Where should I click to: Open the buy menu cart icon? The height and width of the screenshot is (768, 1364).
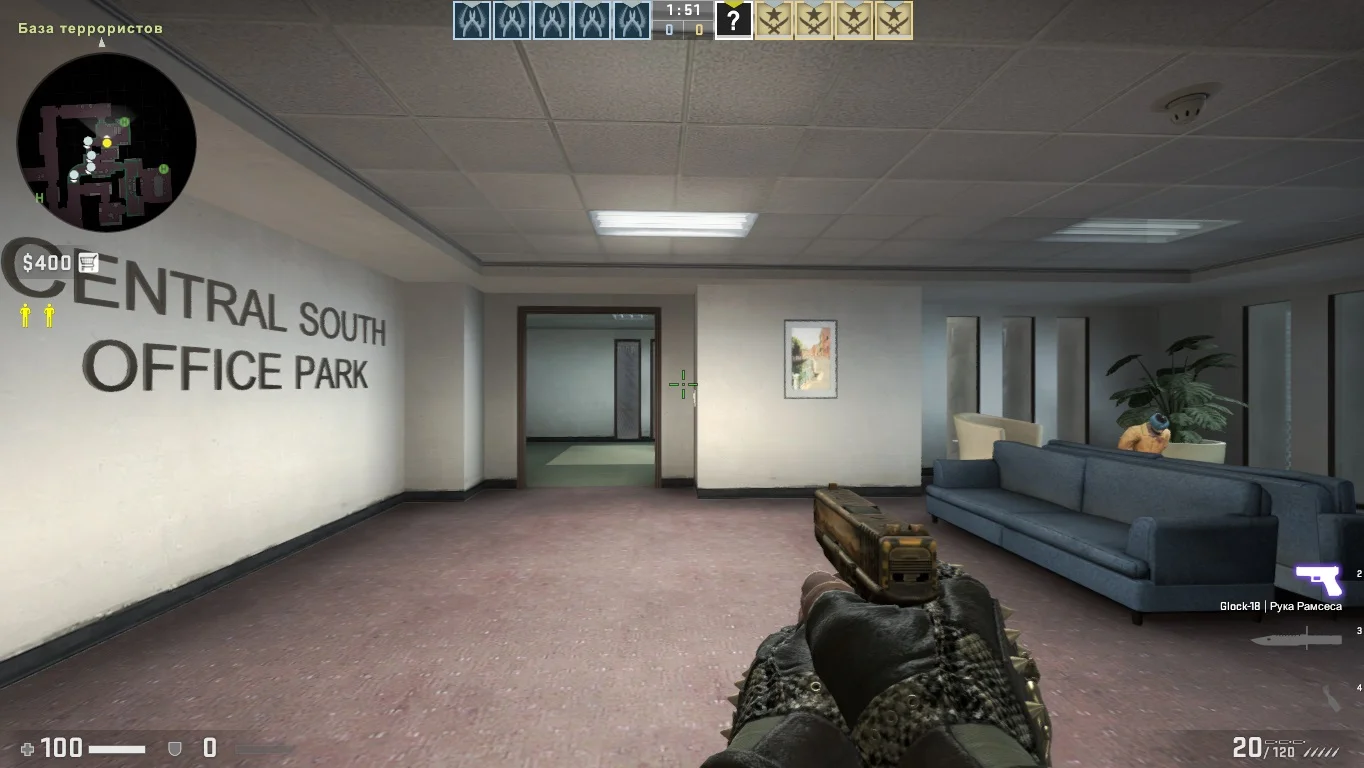click(x=88, y=263)
